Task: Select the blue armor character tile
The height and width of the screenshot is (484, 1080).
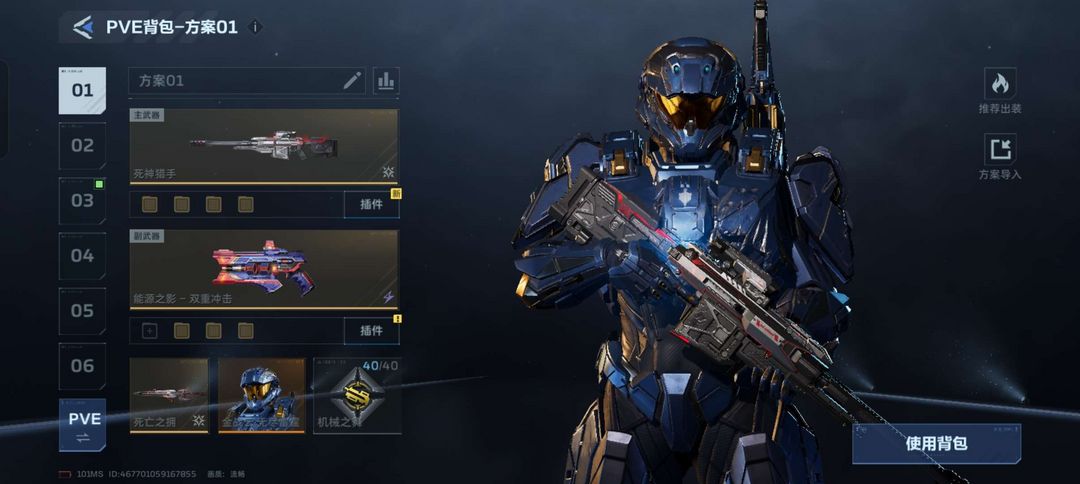Action: (262, 395)
